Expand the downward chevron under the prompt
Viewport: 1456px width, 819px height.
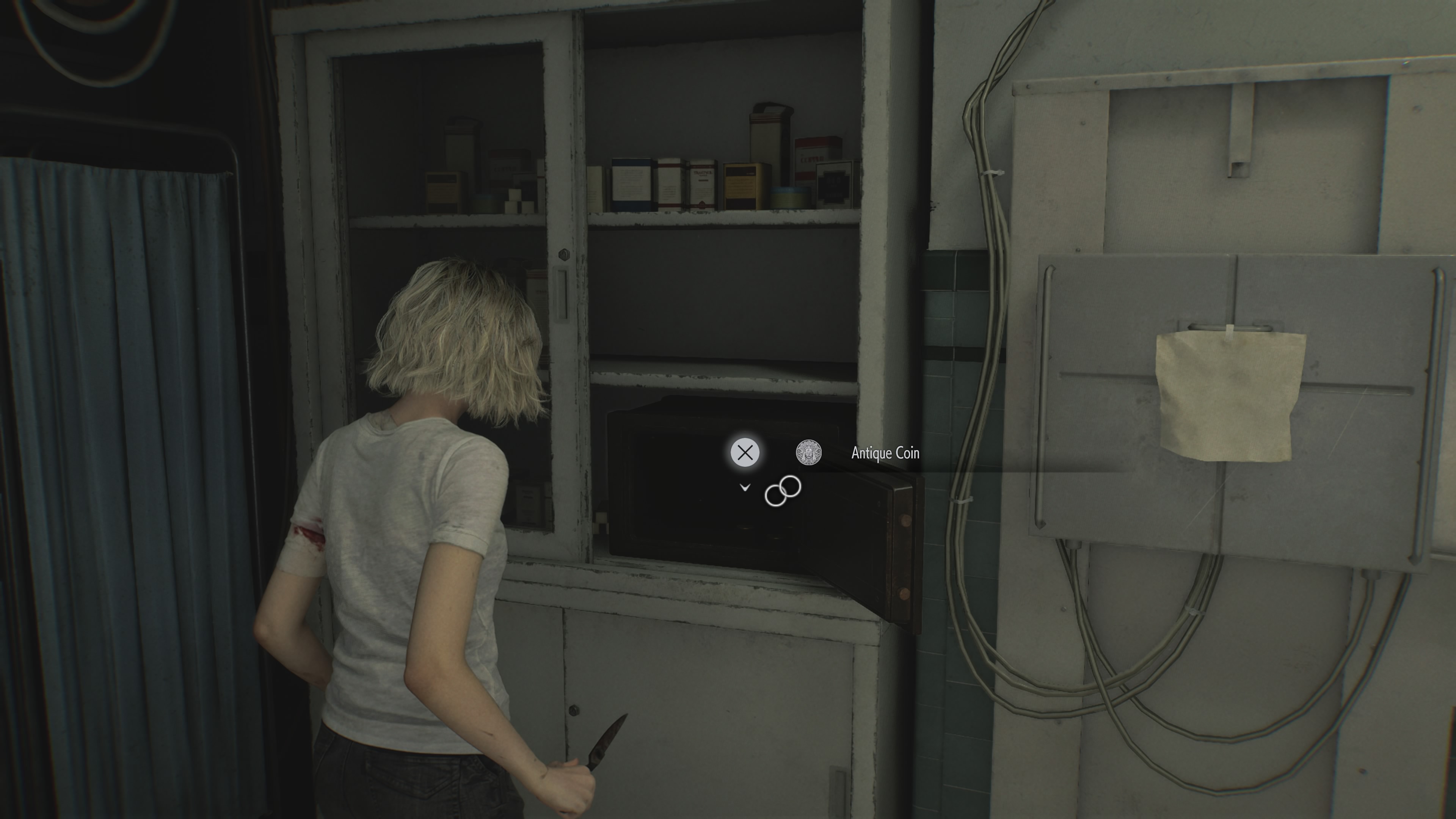pyautogui.click(x=744, y=487)
